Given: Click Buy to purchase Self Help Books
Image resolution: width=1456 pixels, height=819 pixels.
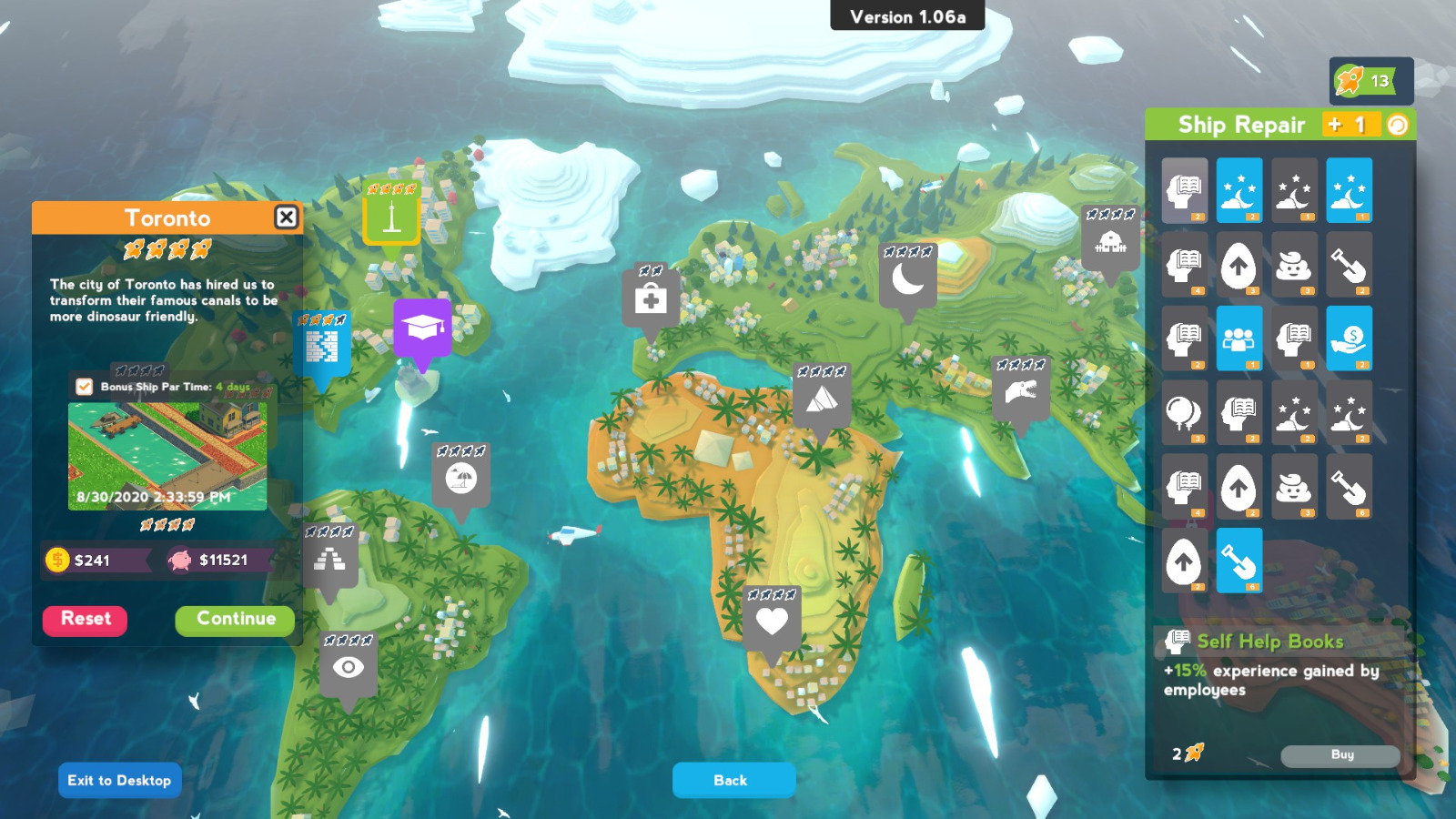Looking at the screenshot, I should [1340, 755].
